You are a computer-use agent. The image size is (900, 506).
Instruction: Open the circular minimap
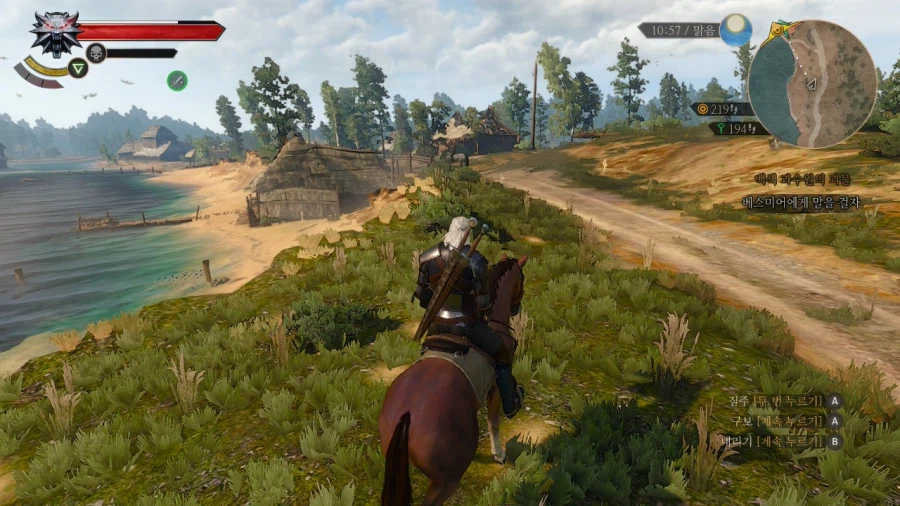pos(812,84)
